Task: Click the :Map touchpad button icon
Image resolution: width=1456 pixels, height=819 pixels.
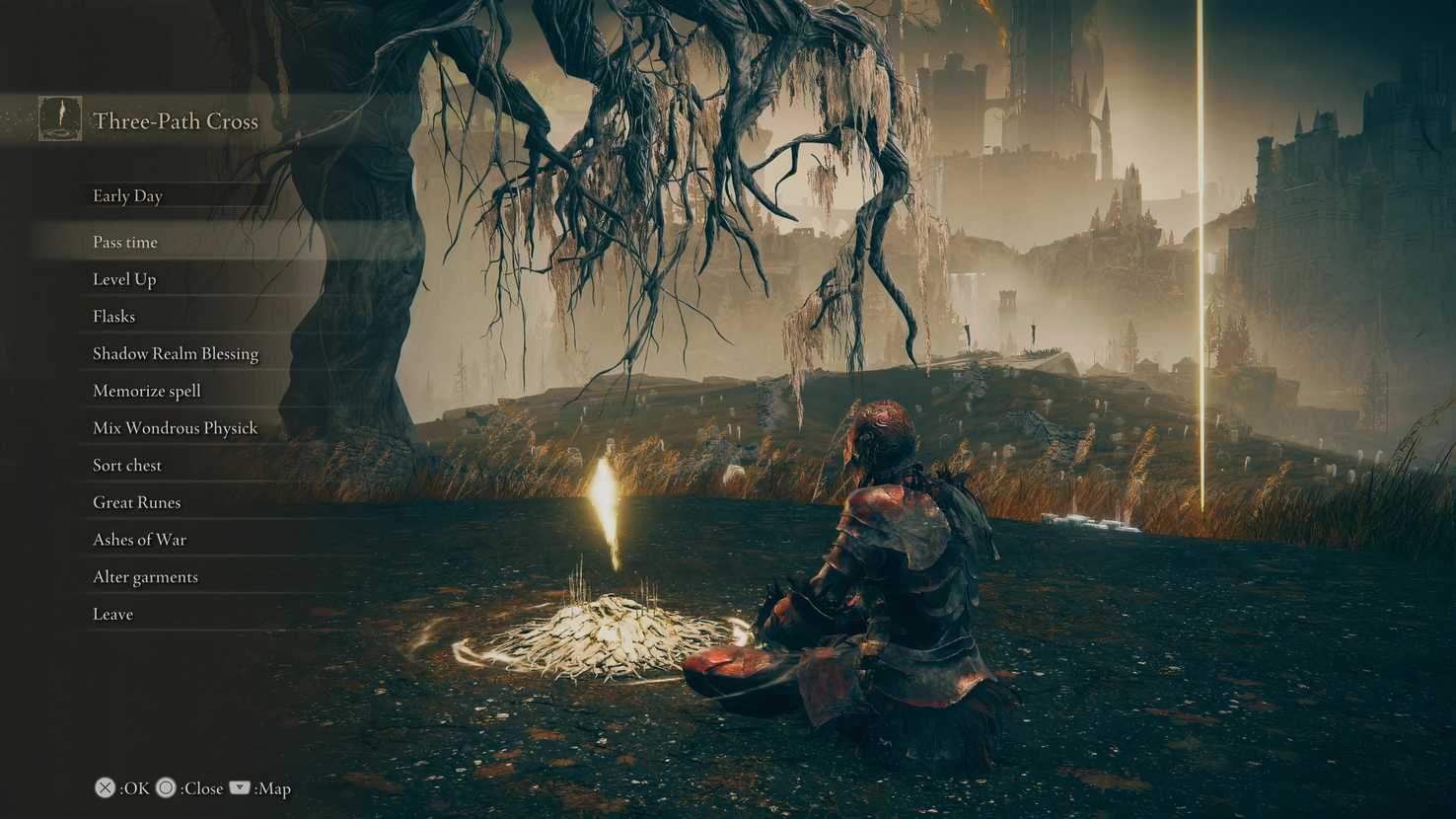Action: coord(238,787)
